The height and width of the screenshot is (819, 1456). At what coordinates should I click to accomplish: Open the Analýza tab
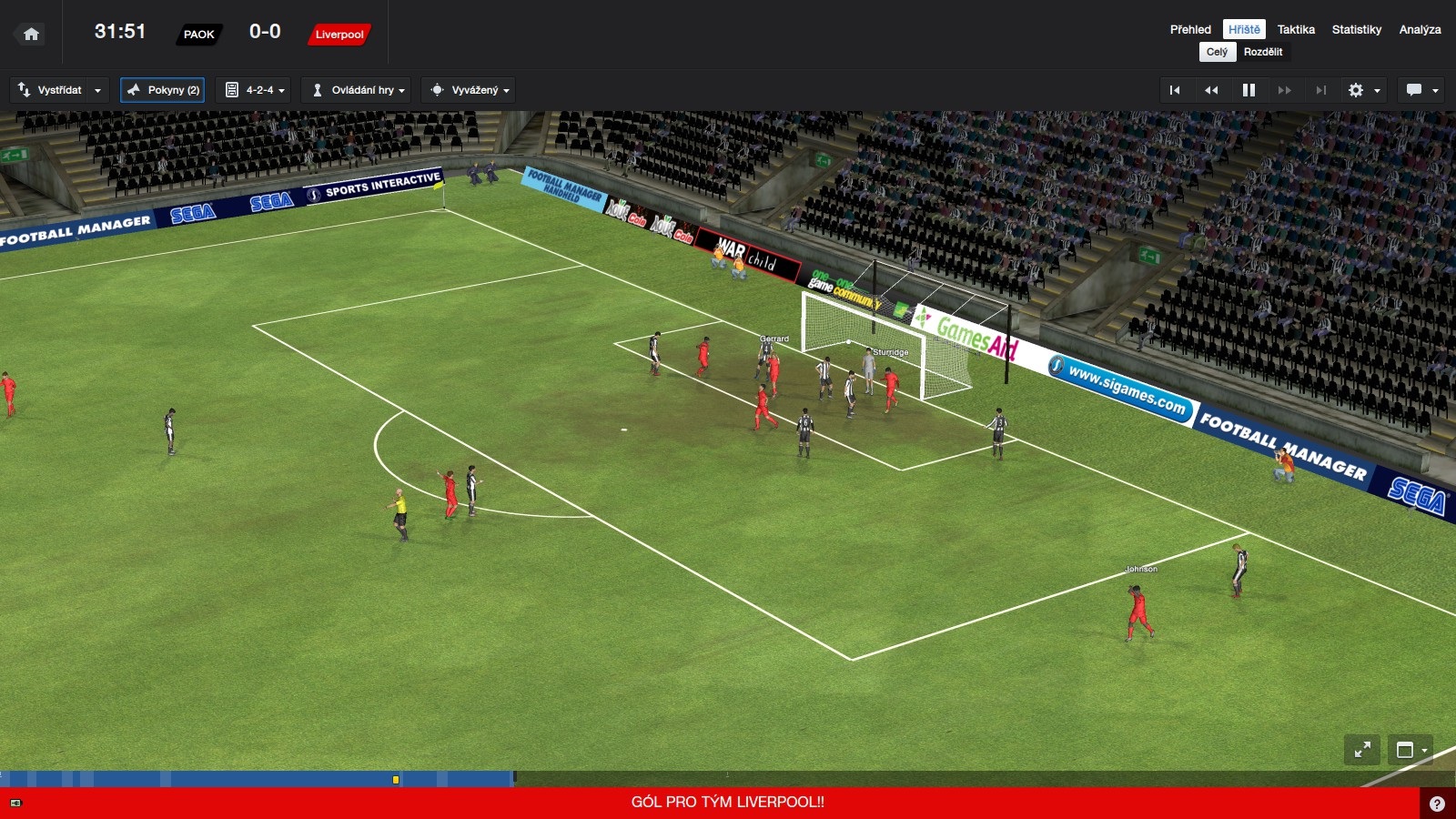pyautogui.click(x=1420, y=29)
